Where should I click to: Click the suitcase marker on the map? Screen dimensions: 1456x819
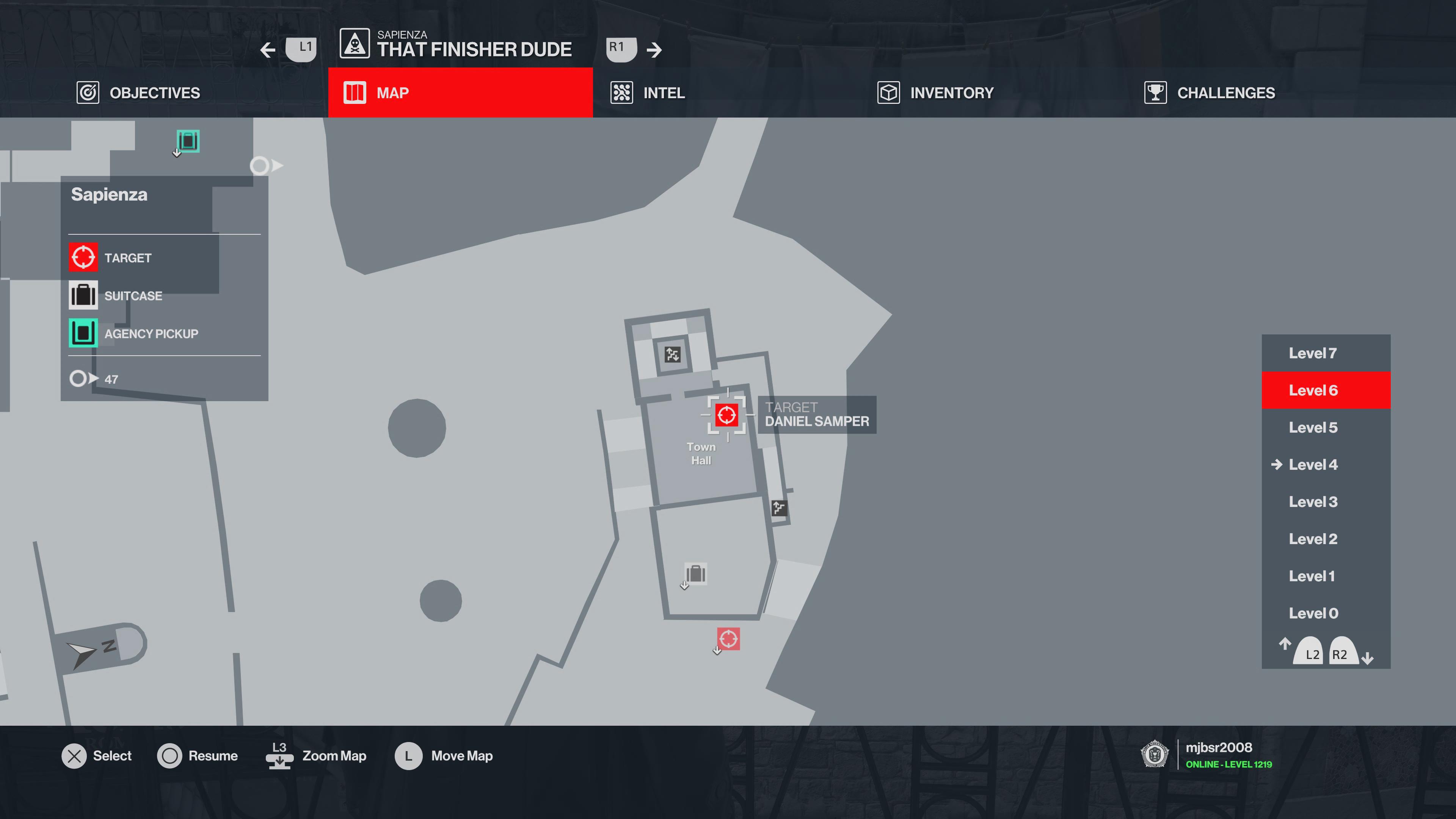pyautogui.click(x=696, y=574)
